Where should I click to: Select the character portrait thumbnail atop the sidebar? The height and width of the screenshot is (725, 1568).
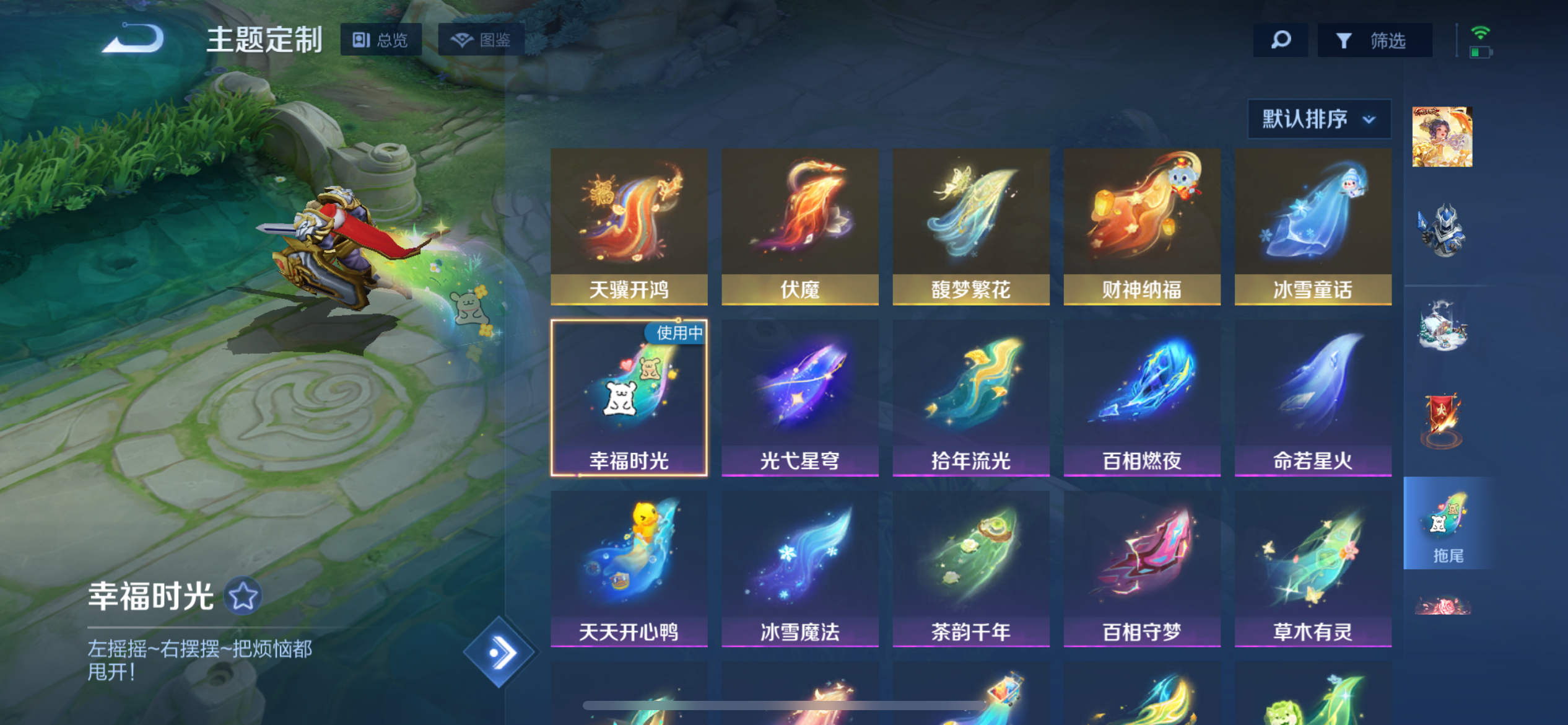click(1442, 138)
